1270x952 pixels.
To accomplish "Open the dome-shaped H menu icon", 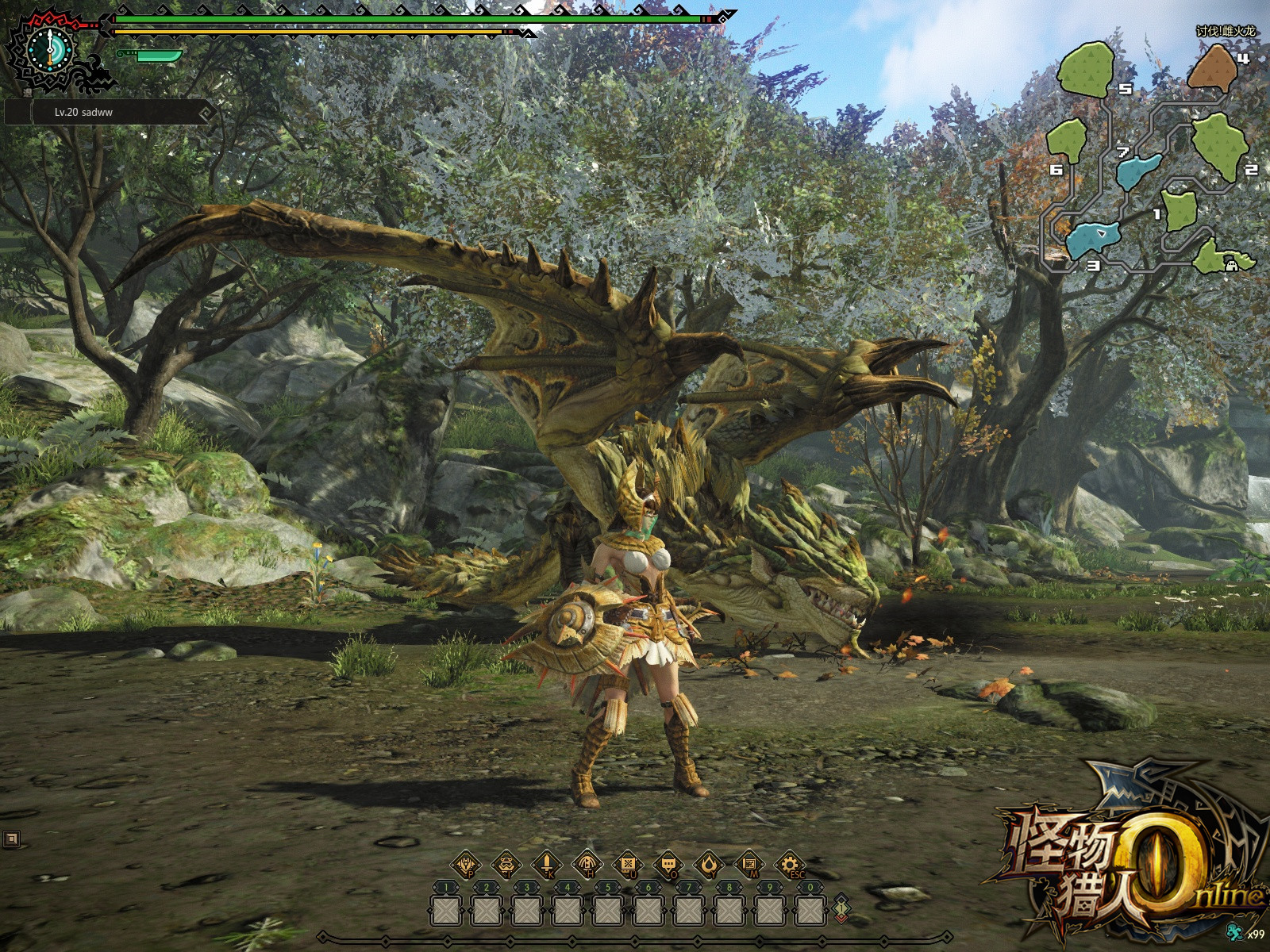I will tap(587, 864).
